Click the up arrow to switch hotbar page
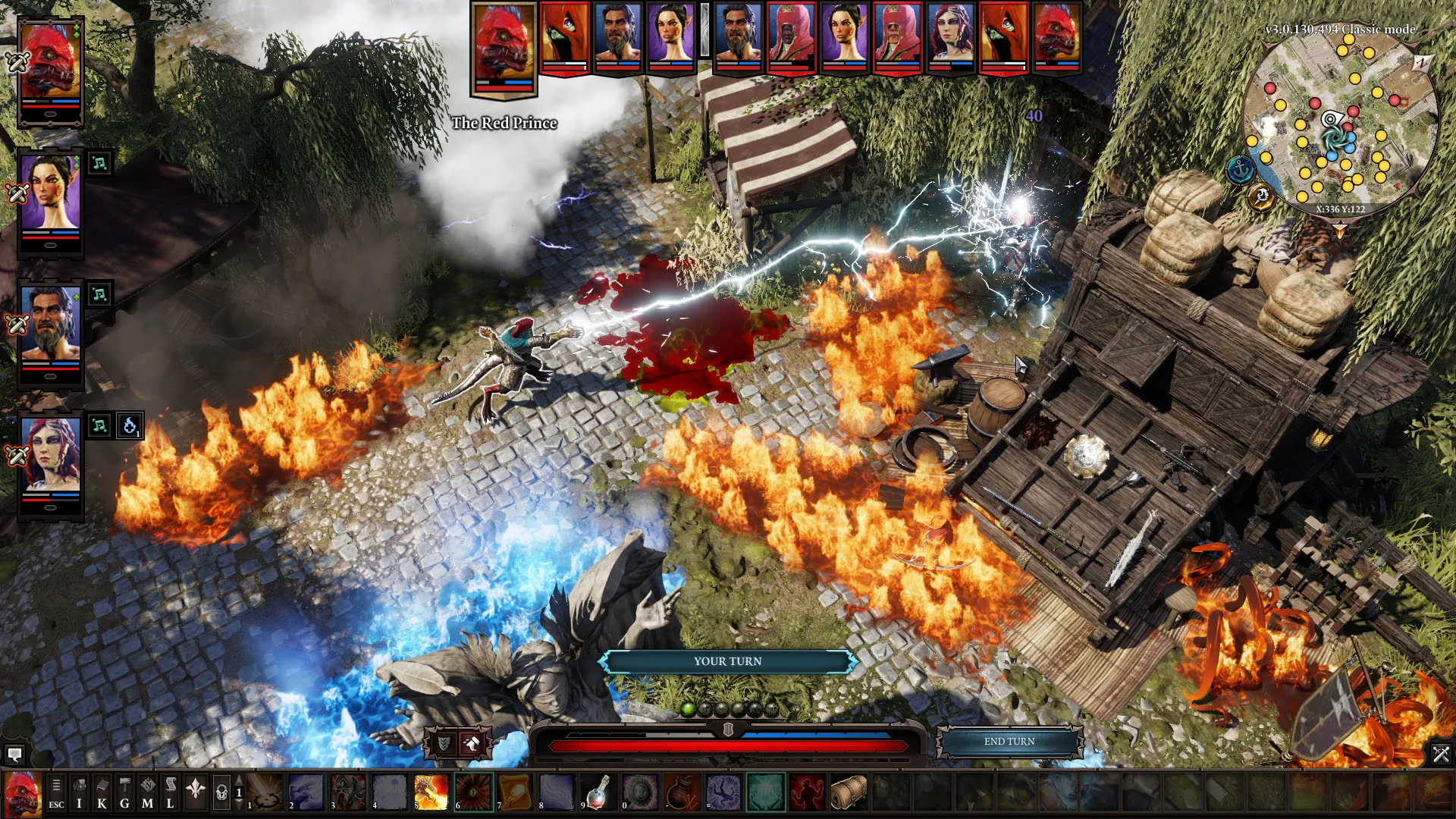This screenshot has width=1456, height=819. coord(239,780)
